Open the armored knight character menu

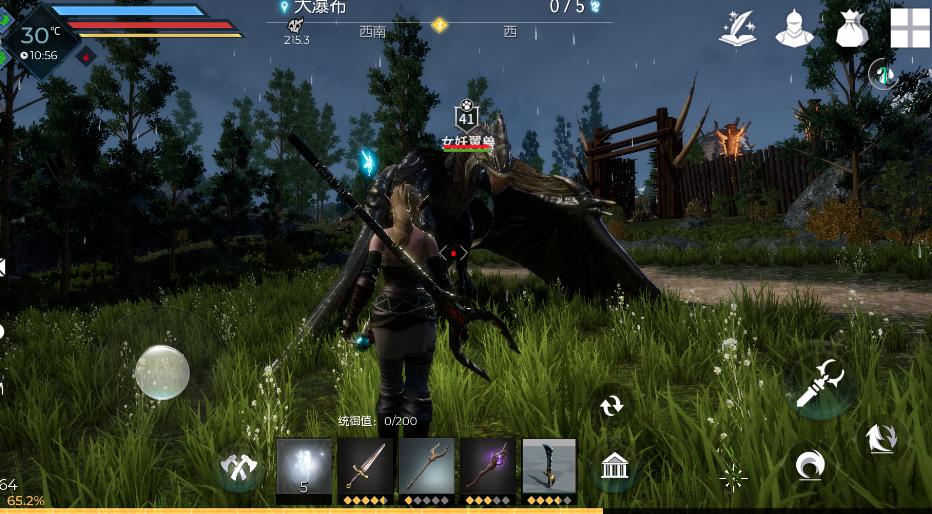(794, 28)
